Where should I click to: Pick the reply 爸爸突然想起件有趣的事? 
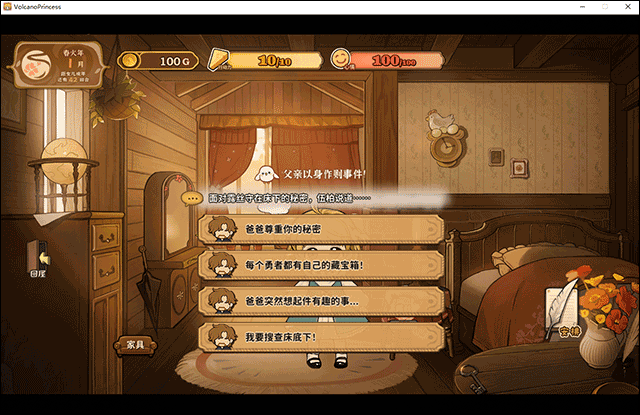pos(321,300)
